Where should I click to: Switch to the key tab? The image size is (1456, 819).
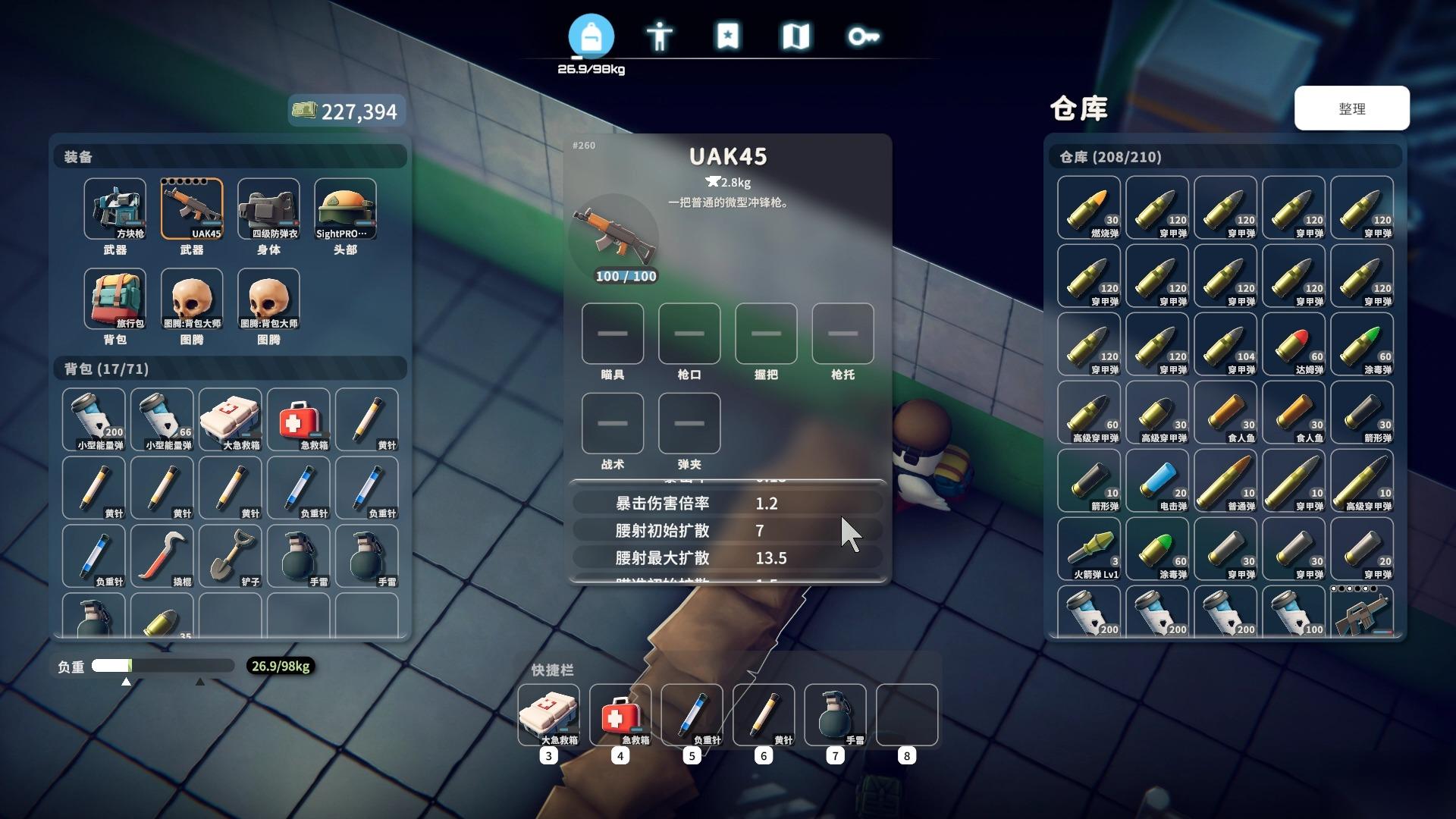(x=864, y=36)
